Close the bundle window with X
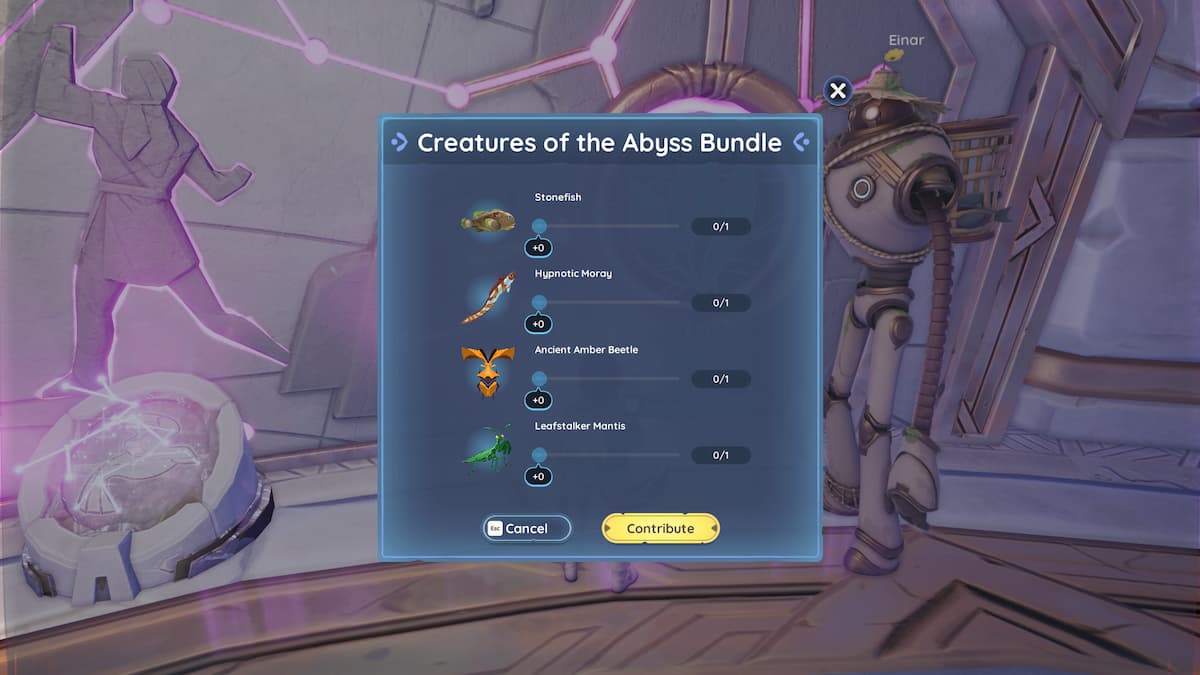The image size is (1200, 675). (838, 92)
